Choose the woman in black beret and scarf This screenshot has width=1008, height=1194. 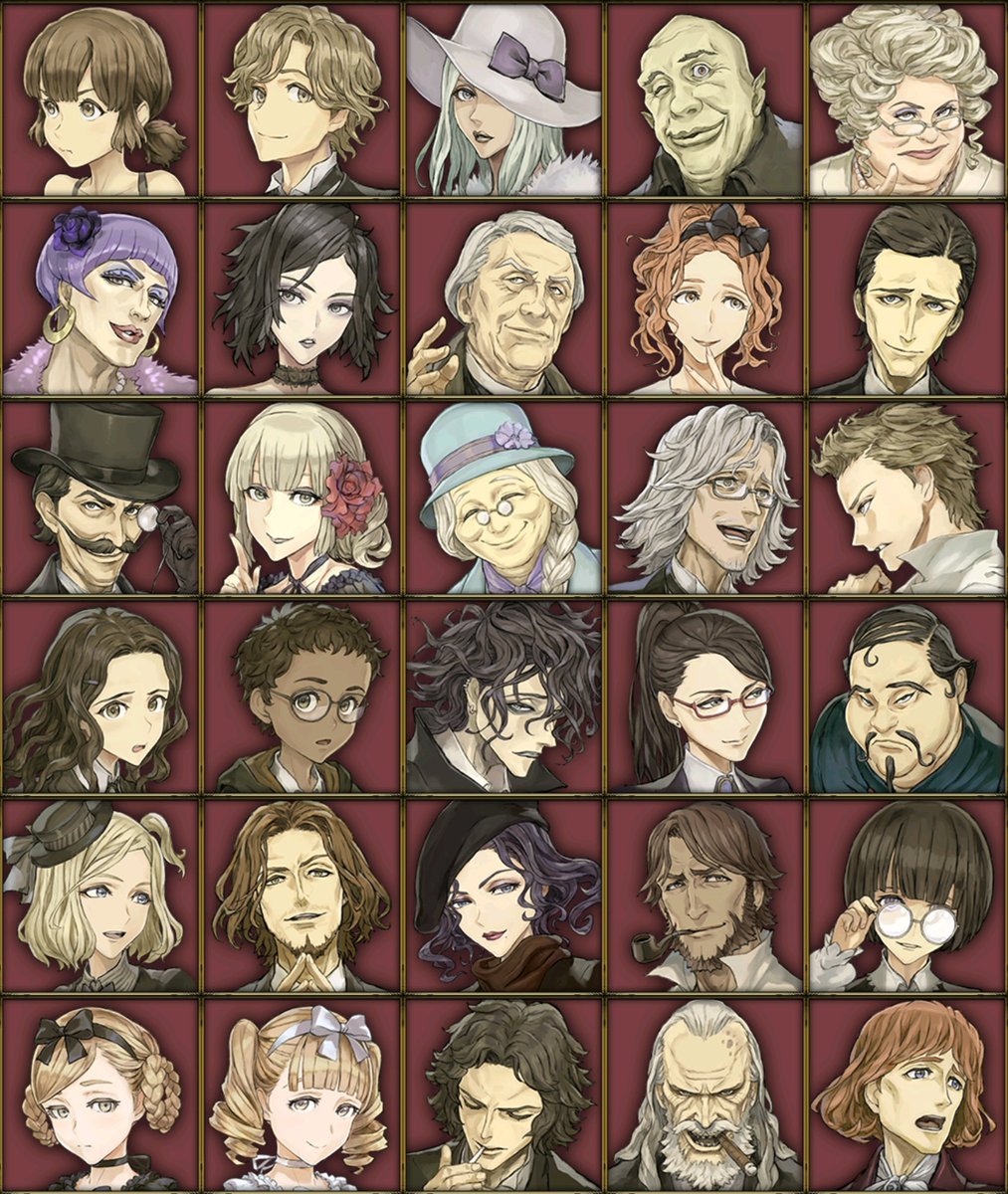(504, 895)
